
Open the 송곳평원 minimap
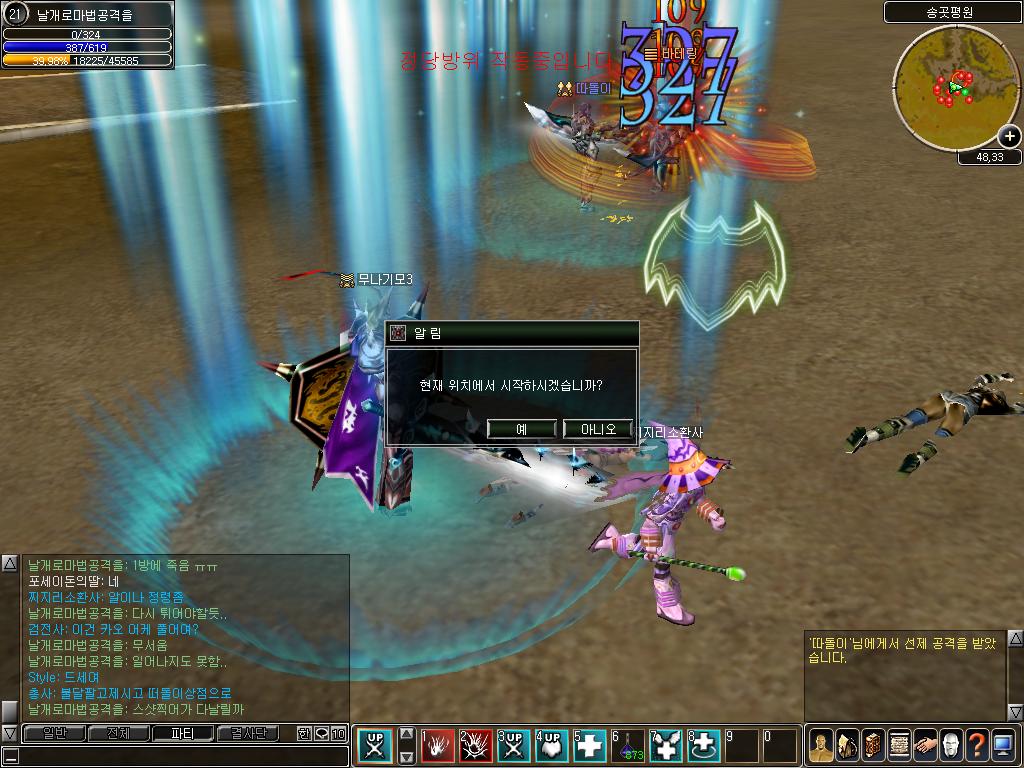tap(945, 88)
